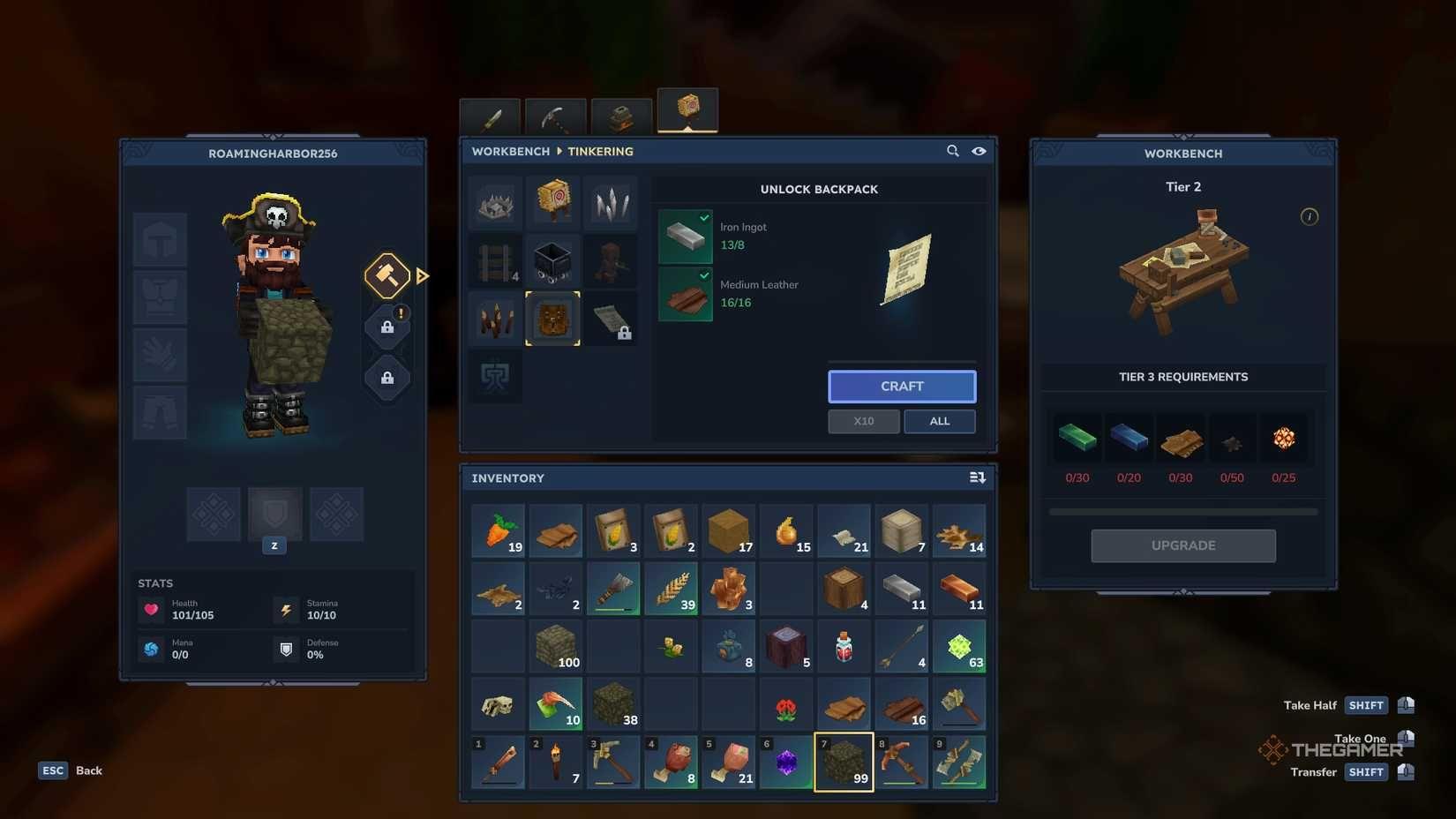Select the stone block stack of 99 in hotbar
The image size is (1456, 819).
[843, 761]
